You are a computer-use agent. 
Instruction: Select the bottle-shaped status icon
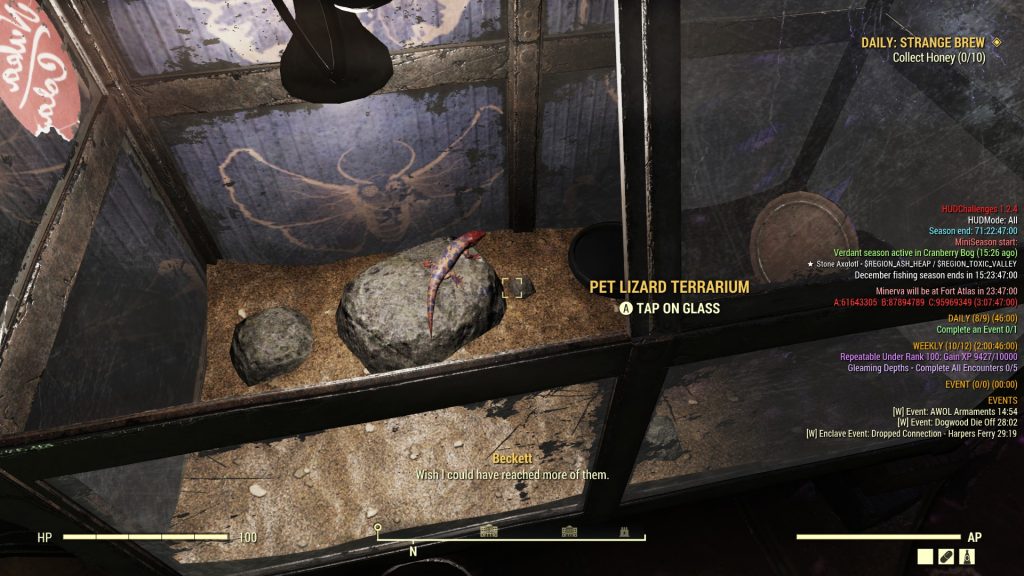[967, 556]
